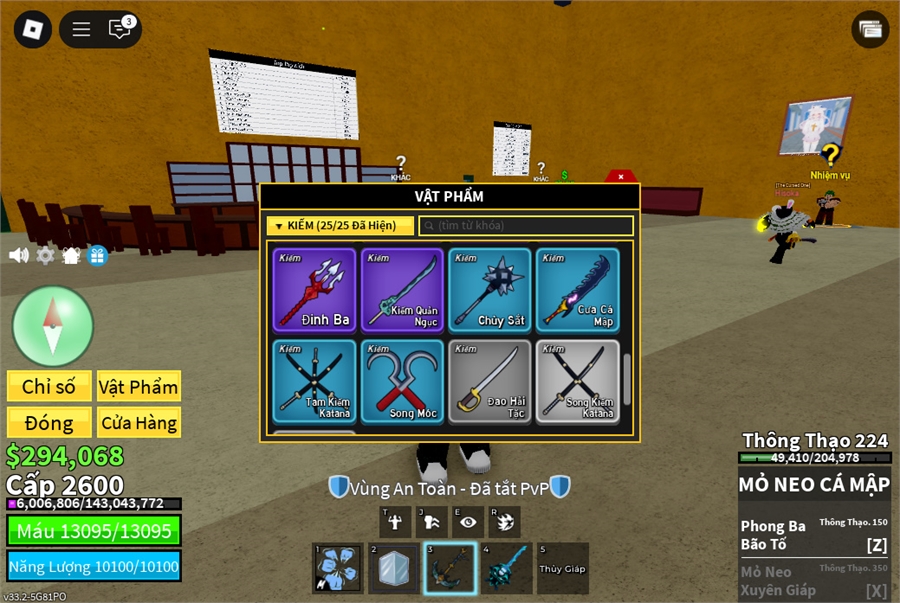The image size is (900, 603).
Task: Pick the Đao Hải Tặc cutlass
Action: 490,381
